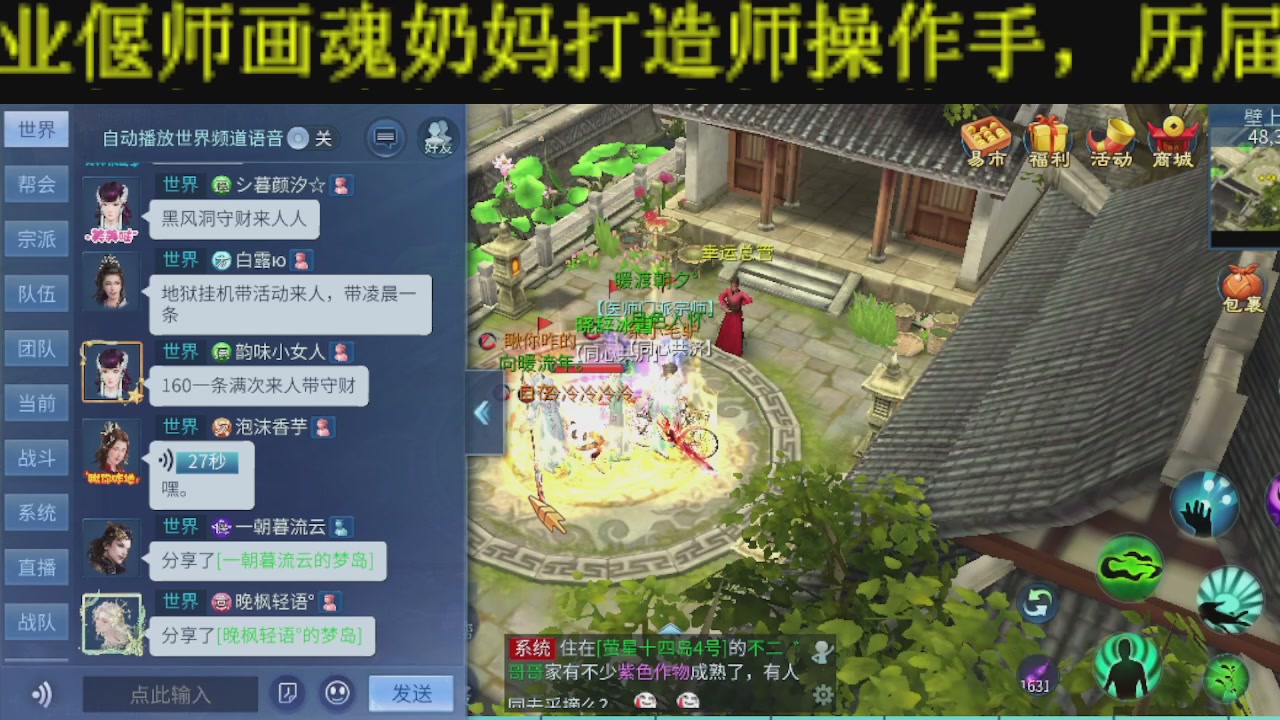Viewport: 1280px width, 720px height.
Task: Open the 易市 marketplace icon
Action: pyautogui.click(x=987, y=140)
